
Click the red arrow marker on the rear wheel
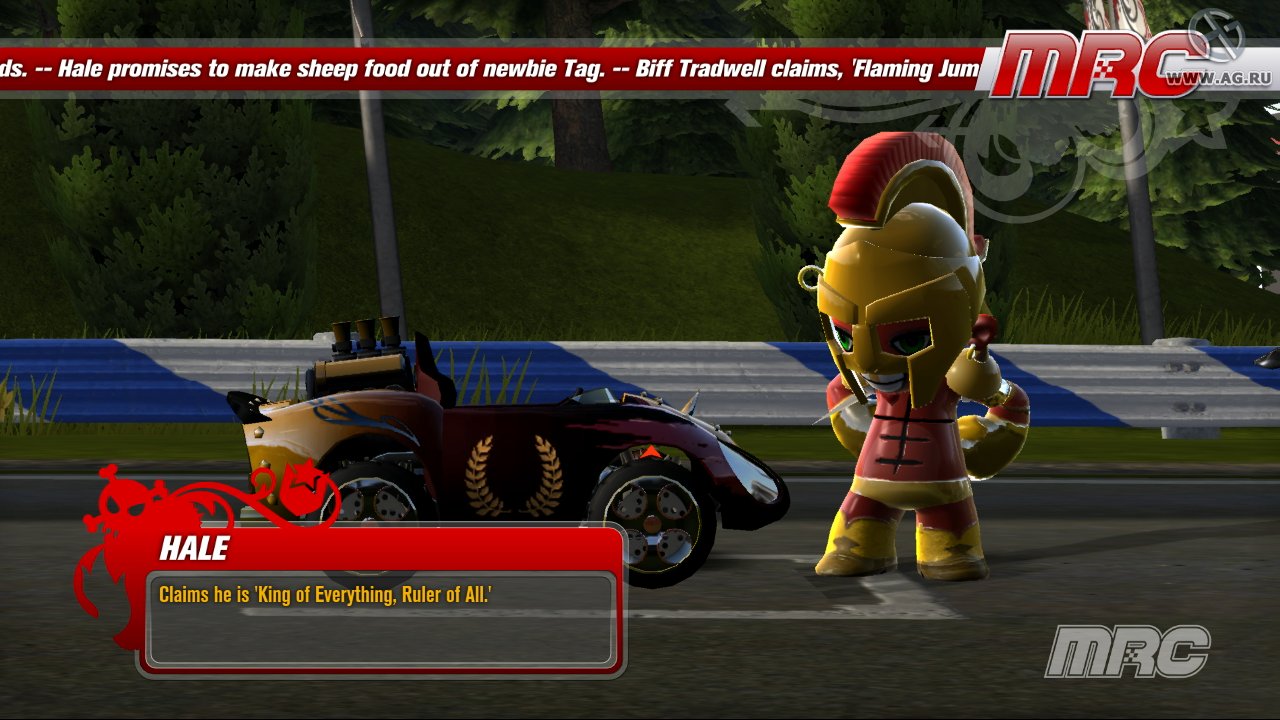coord(652,451)
